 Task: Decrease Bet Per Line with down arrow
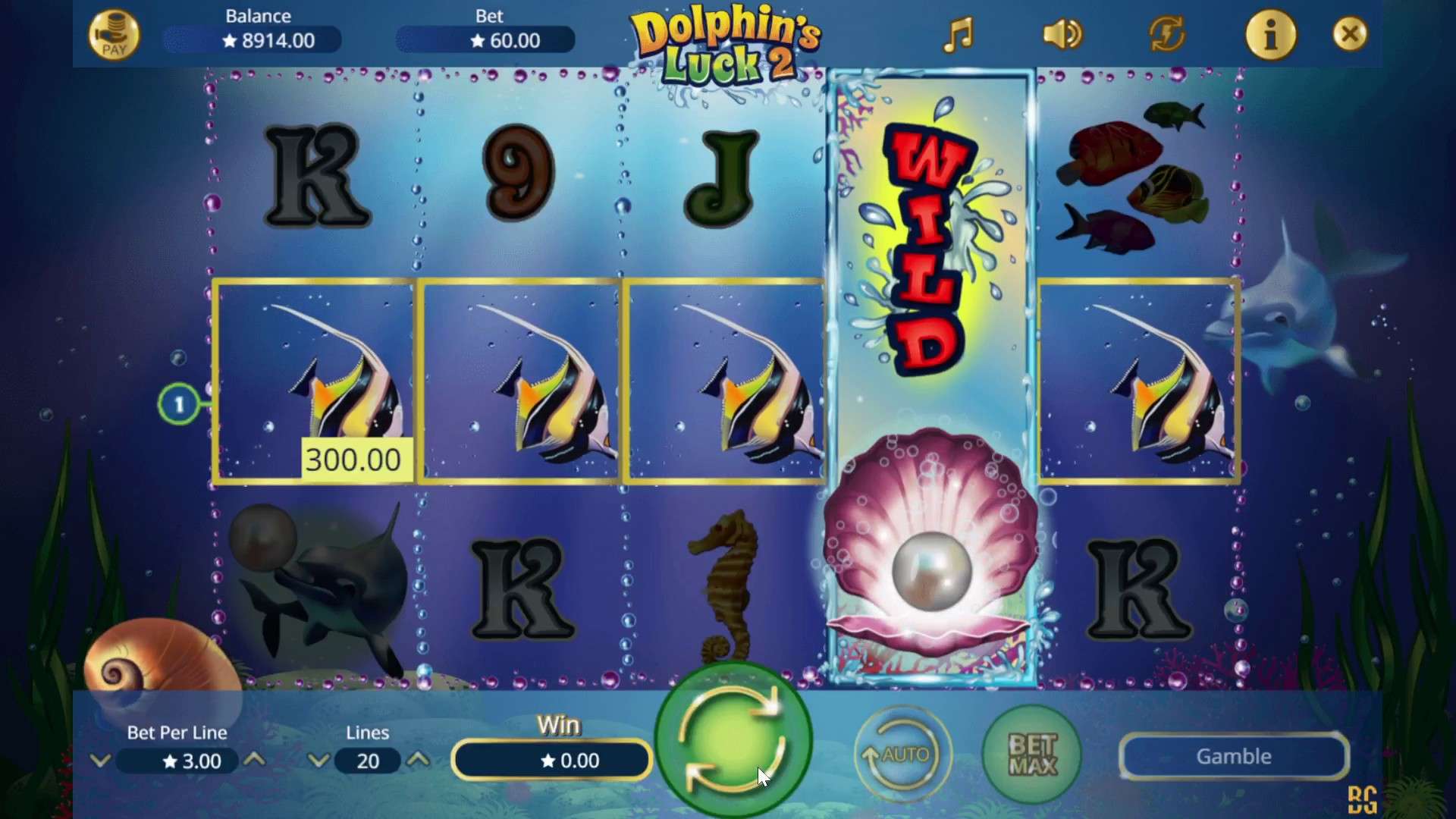pos(101,761)
